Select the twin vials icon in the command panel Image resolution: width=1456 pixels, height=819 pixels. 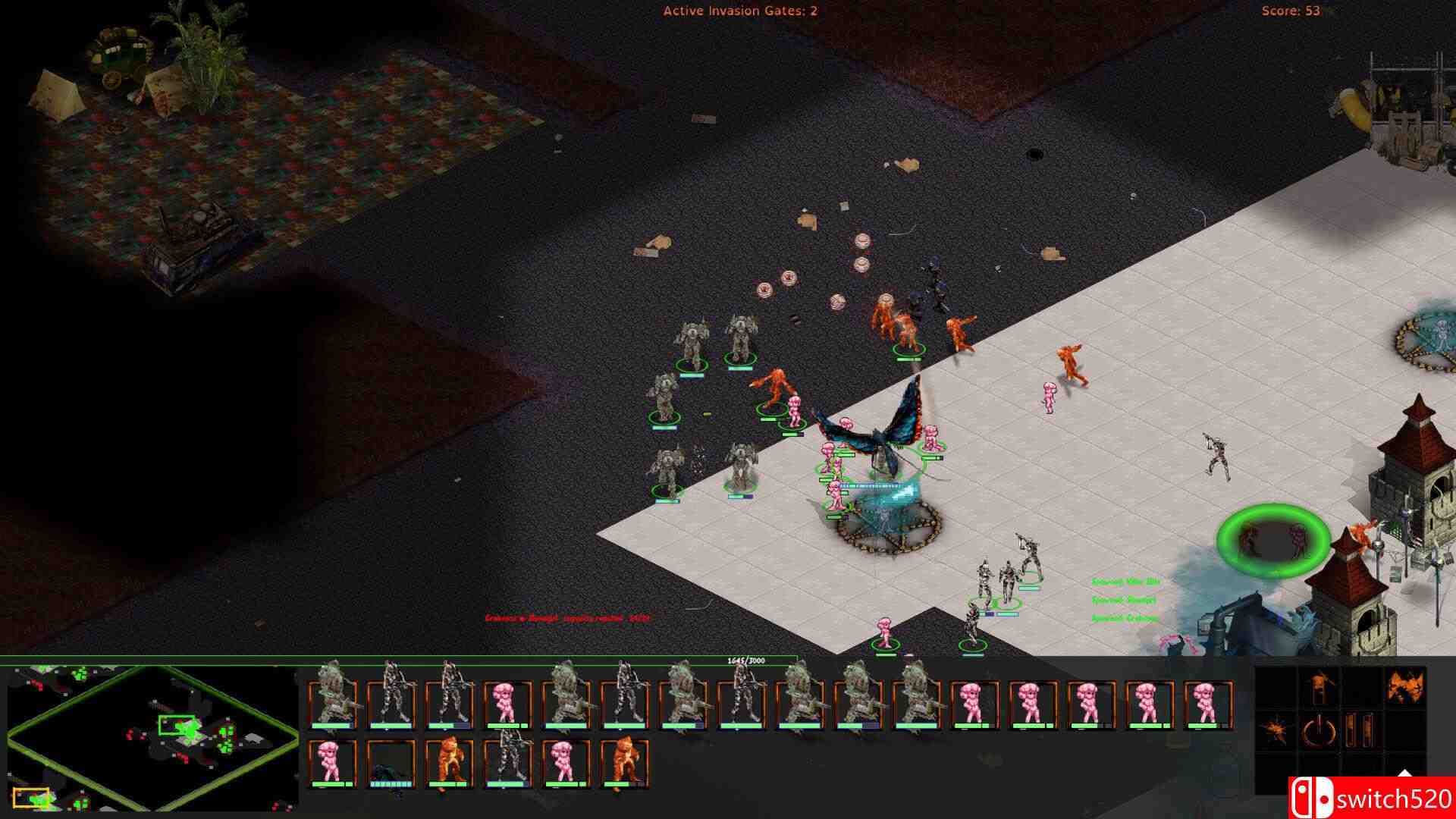pyautogui.click(x=1359, y=729)
